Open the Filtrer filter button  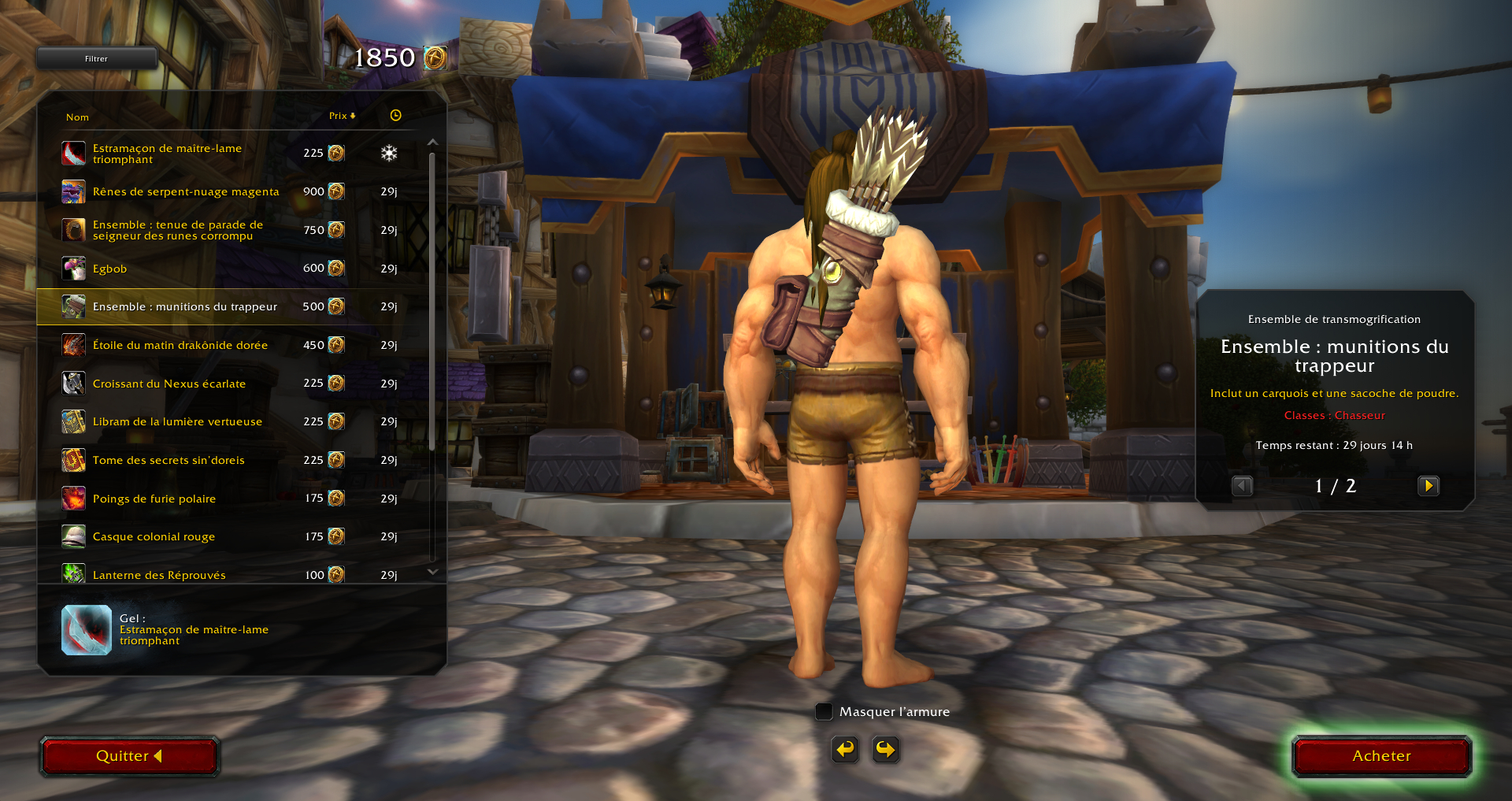[96, 58]
